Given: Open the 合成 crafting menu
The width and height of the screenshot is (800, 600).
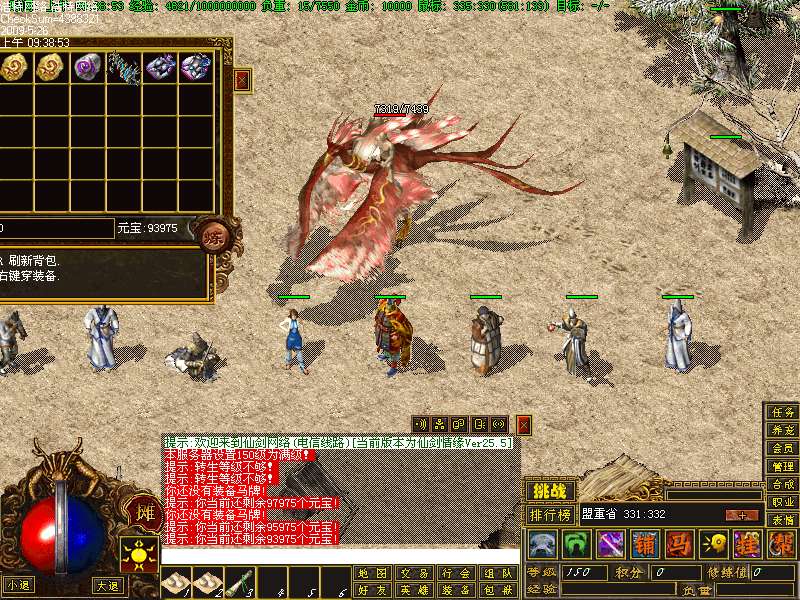Looking at the screenshot, I should [783, 484].
